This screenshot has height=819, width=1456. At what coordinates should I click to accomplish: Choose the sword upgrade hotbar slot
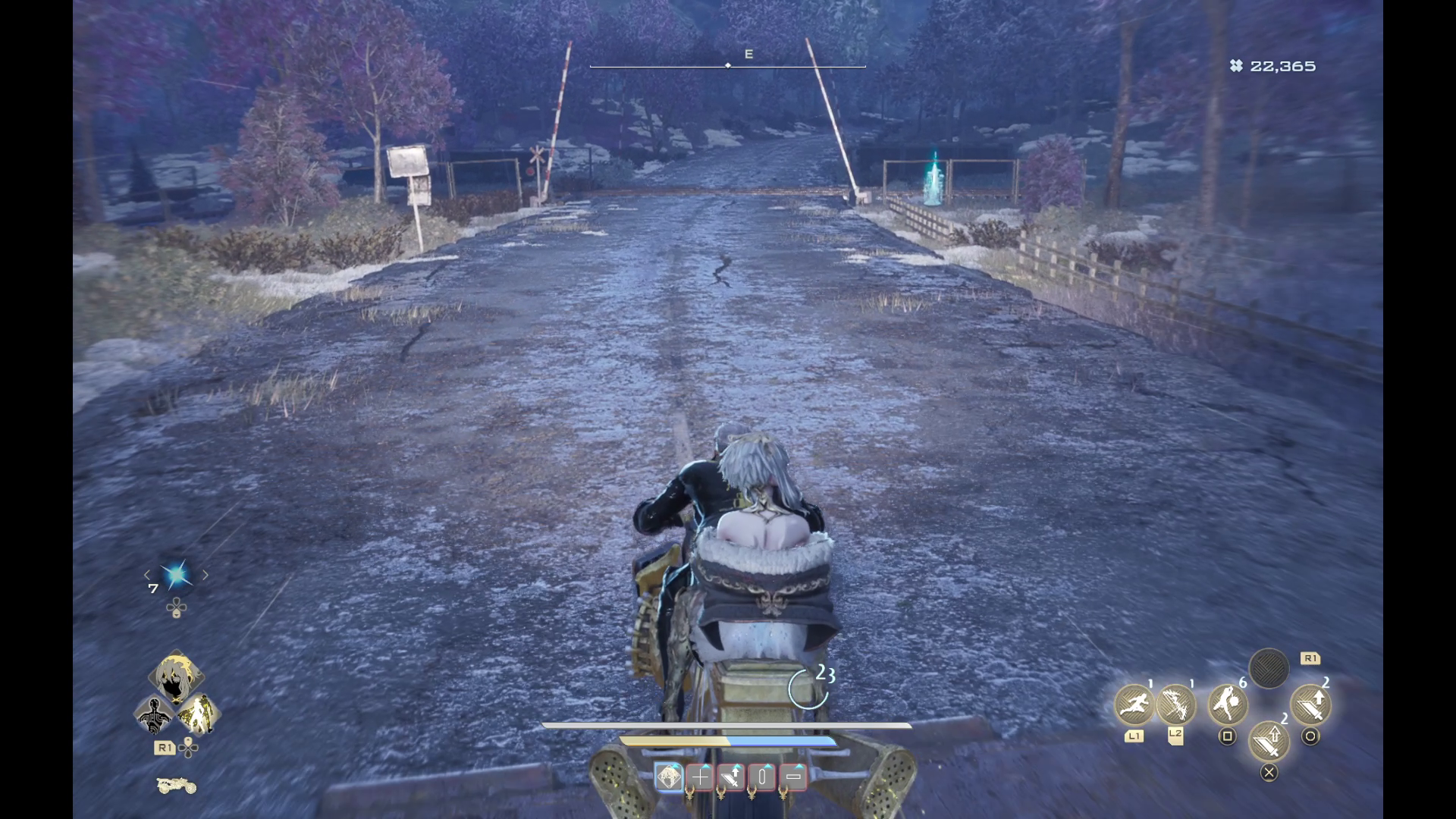[x=731, y=777]
